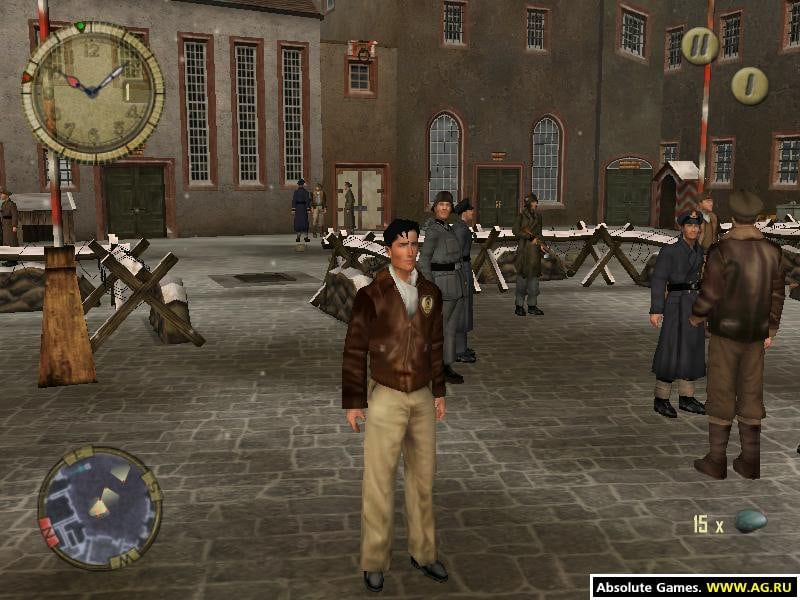The image size is (800, 600).
Task: Click the brass pocket watch clock
Action: (93, 90)
